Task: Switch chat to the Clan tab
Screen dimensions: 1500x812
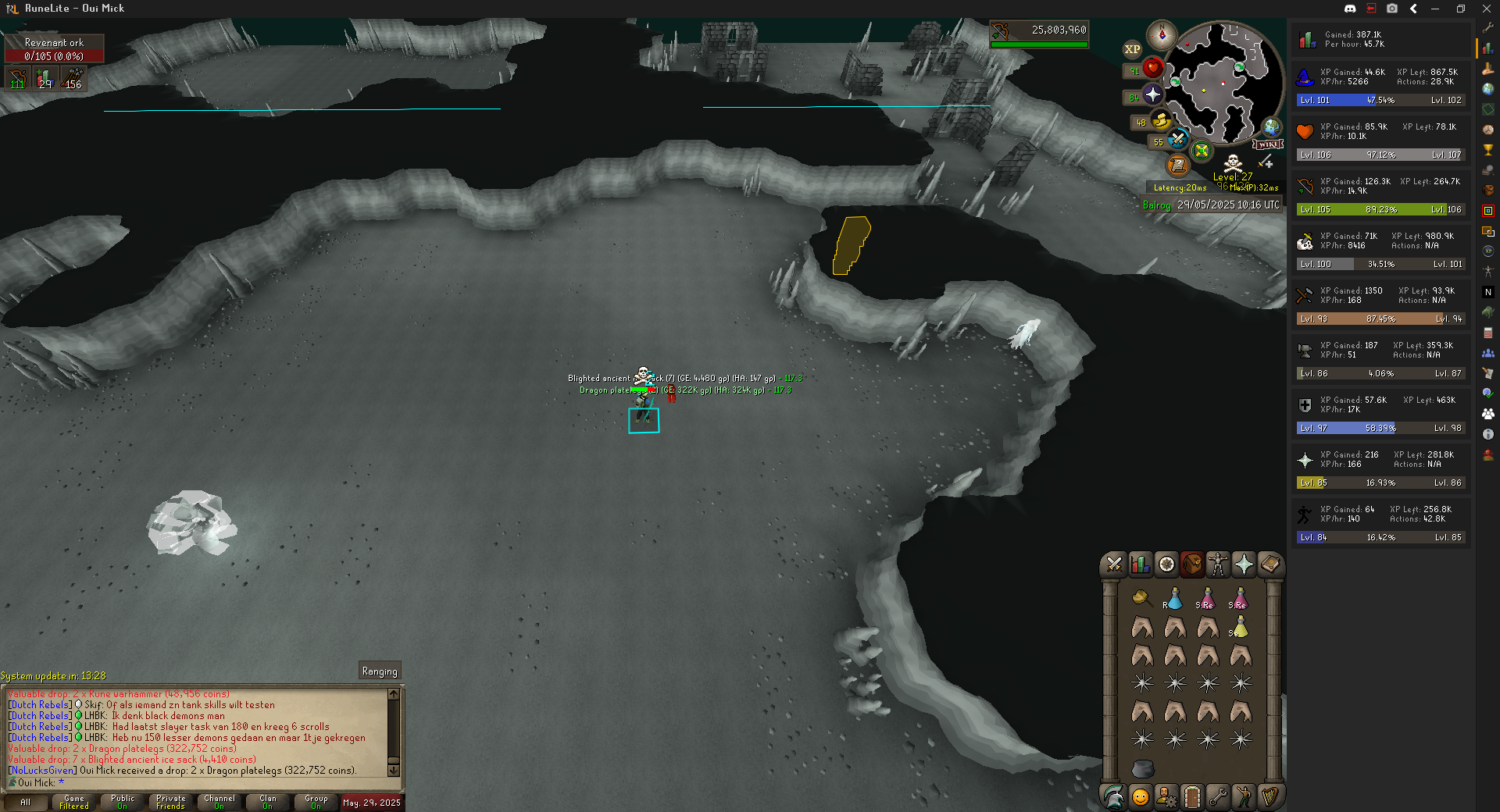Action: point(268,802)
